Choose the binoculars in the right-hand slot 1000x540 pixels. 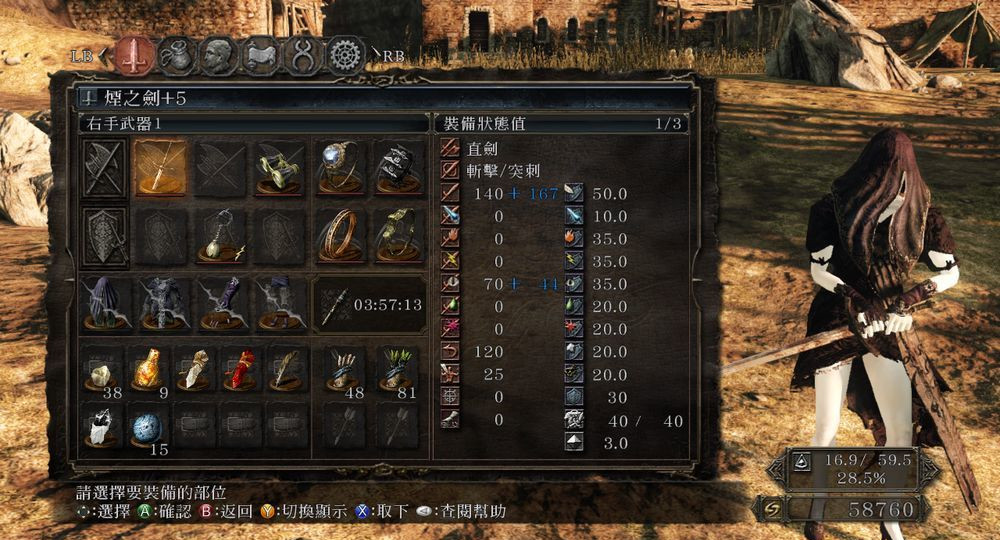coord(279,167)
